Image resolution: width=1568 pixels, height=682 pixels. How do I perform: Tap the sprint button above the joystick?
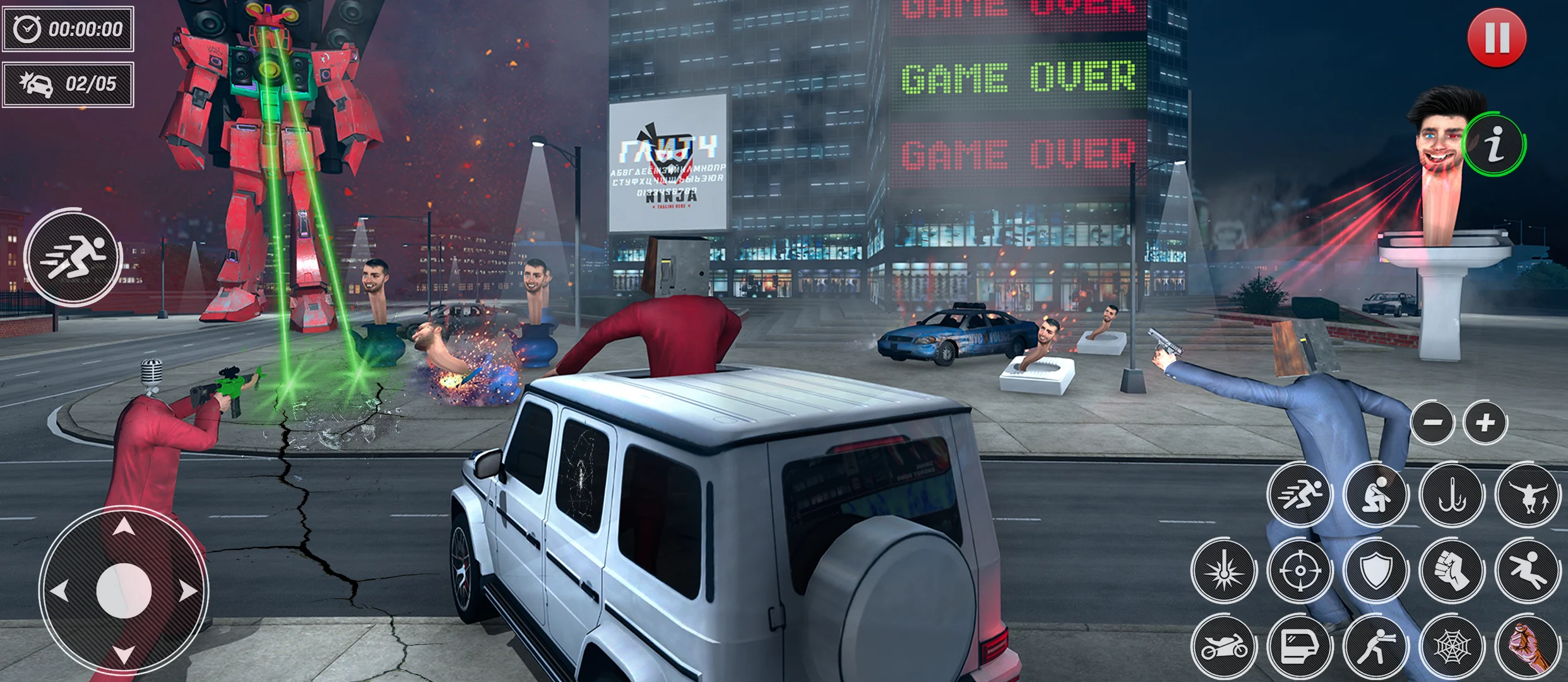click(73, 257)
